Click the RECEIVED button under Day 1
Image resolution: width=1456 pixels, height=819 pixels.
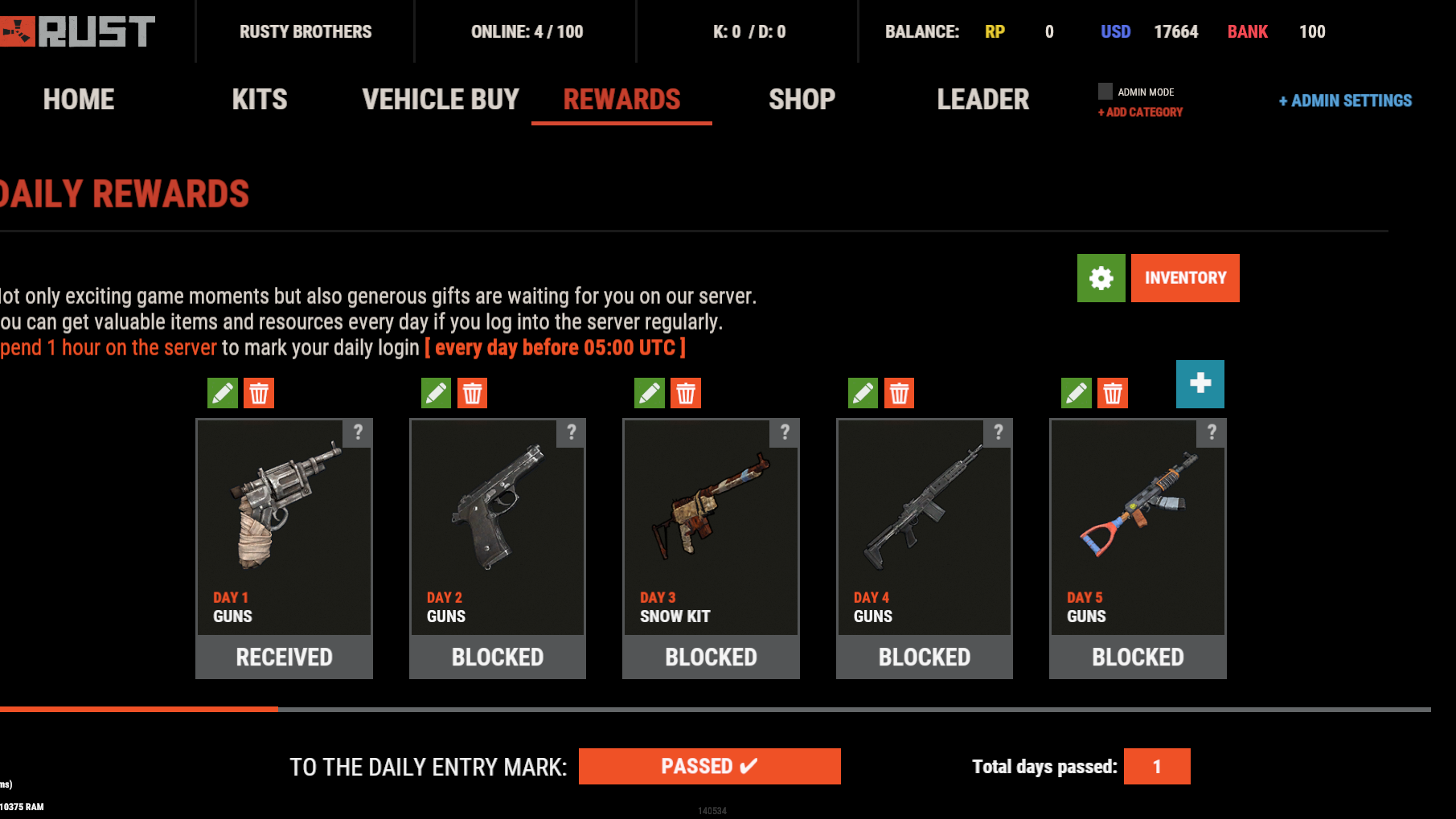(x=284, y=657)
